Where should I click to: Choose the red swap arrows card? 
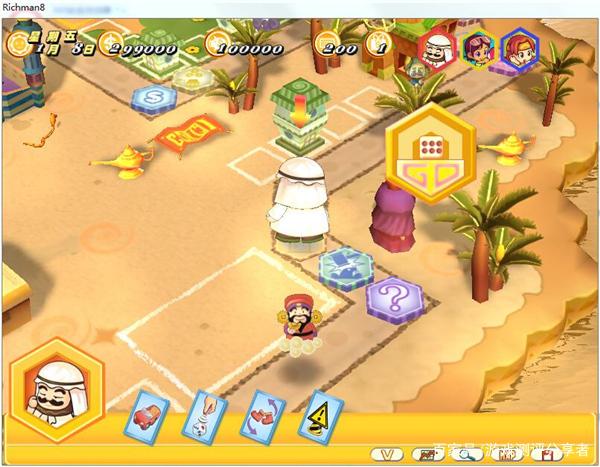[x=263, y=415]
